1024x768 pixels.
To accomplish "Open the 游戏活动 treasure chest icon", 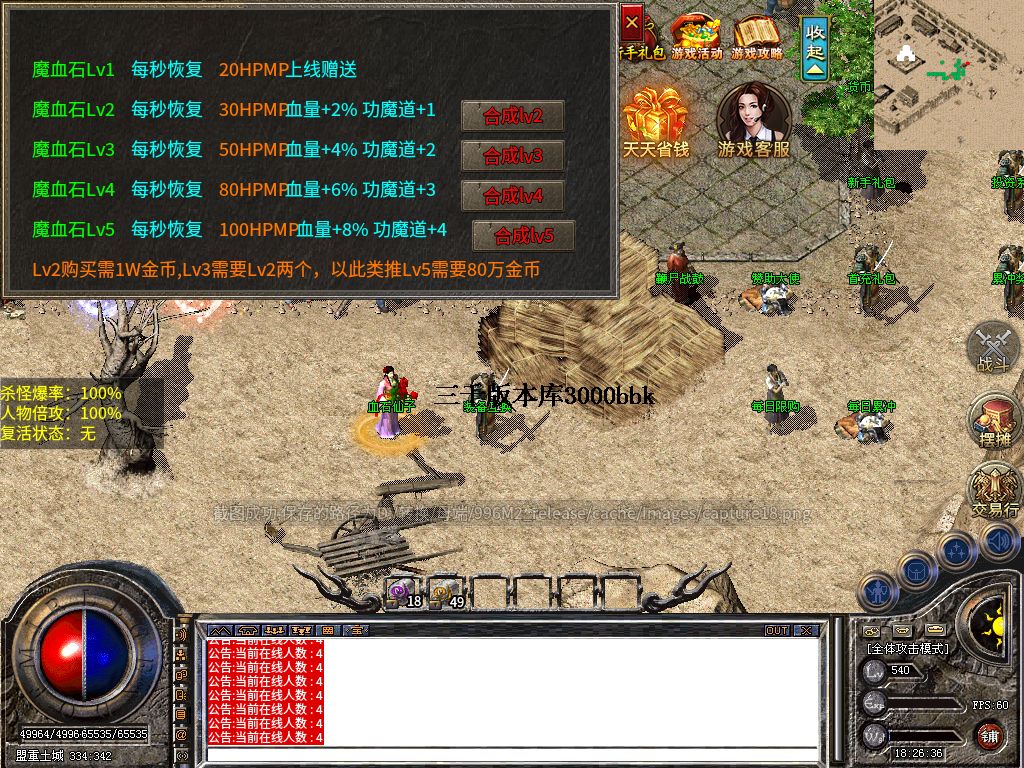I will (697, 35).
